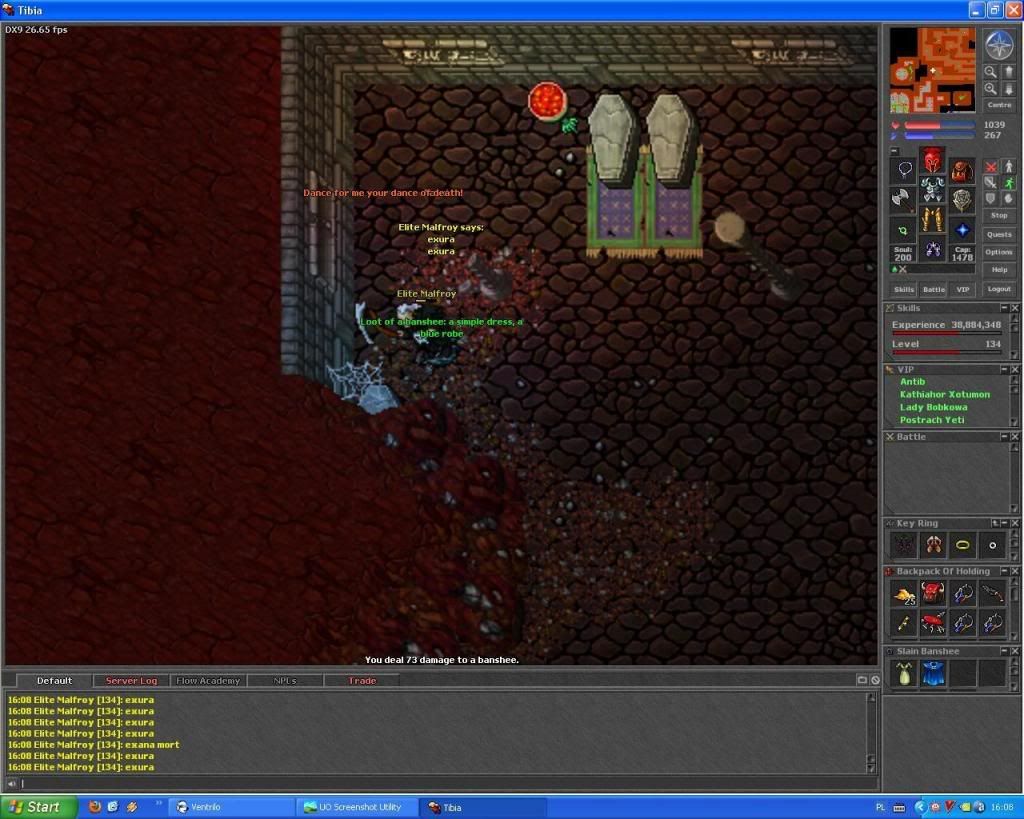Click the minimap

[x=933, y=70]
